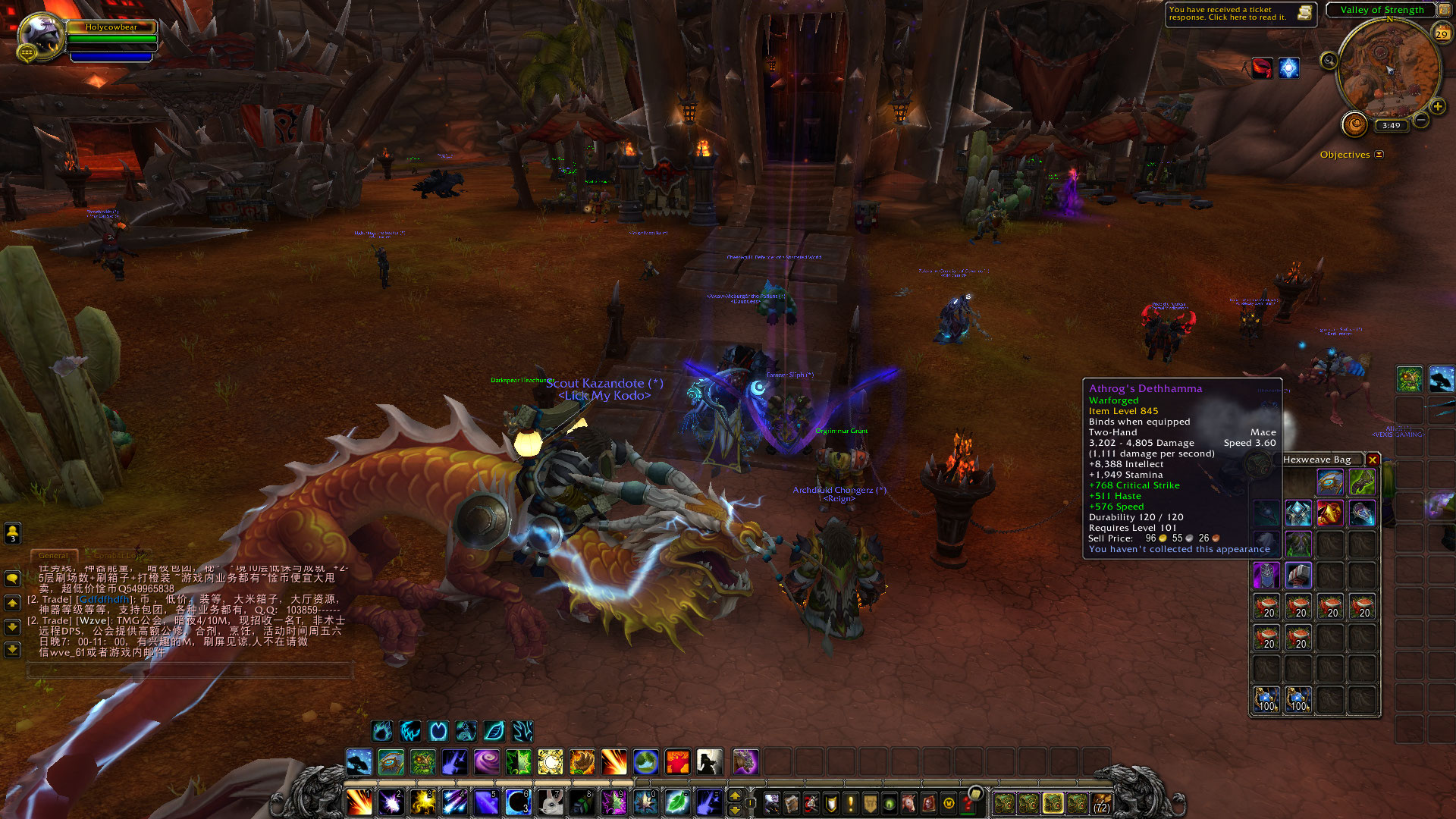Click the Holycowbear player portrait
The image size is (1456, 819).
40,35
